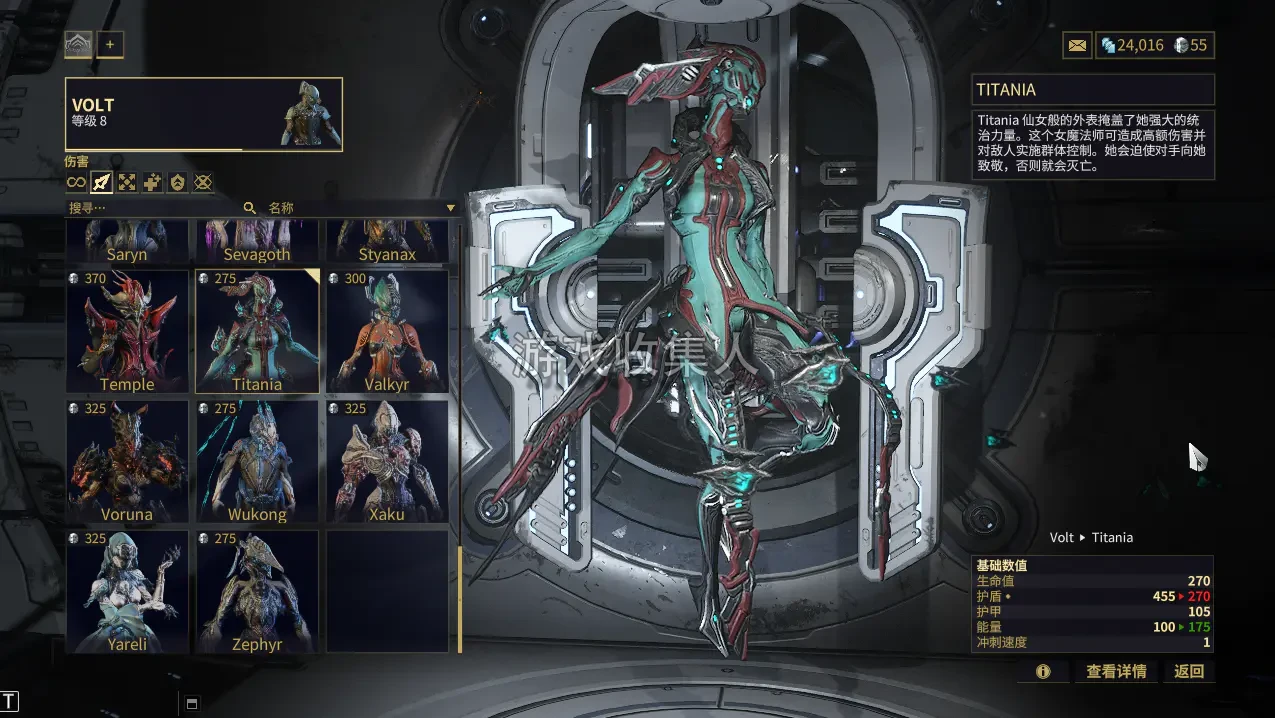Choose the Temple warframe tile
The width and height of the screenshot is (1275, 718).
(x=127, y=331)
